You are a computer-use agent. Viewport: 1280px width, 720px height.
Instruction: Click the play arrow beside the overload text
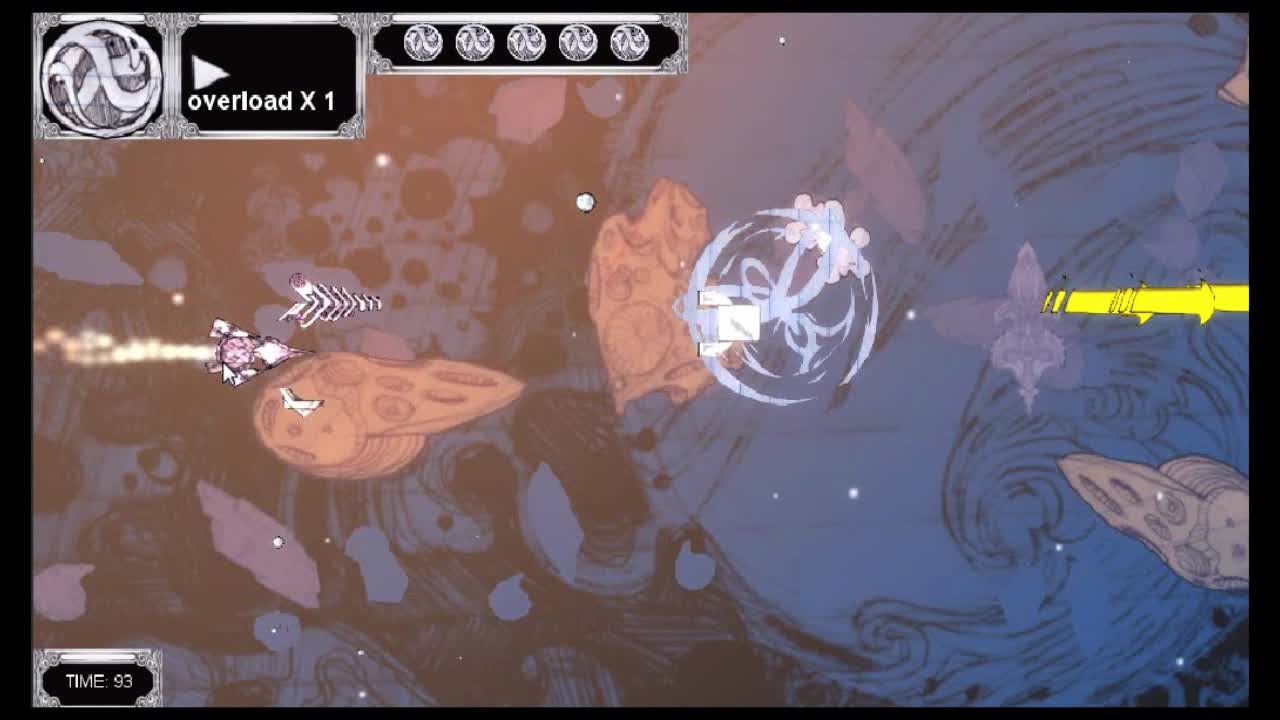[x=210, y=70]
